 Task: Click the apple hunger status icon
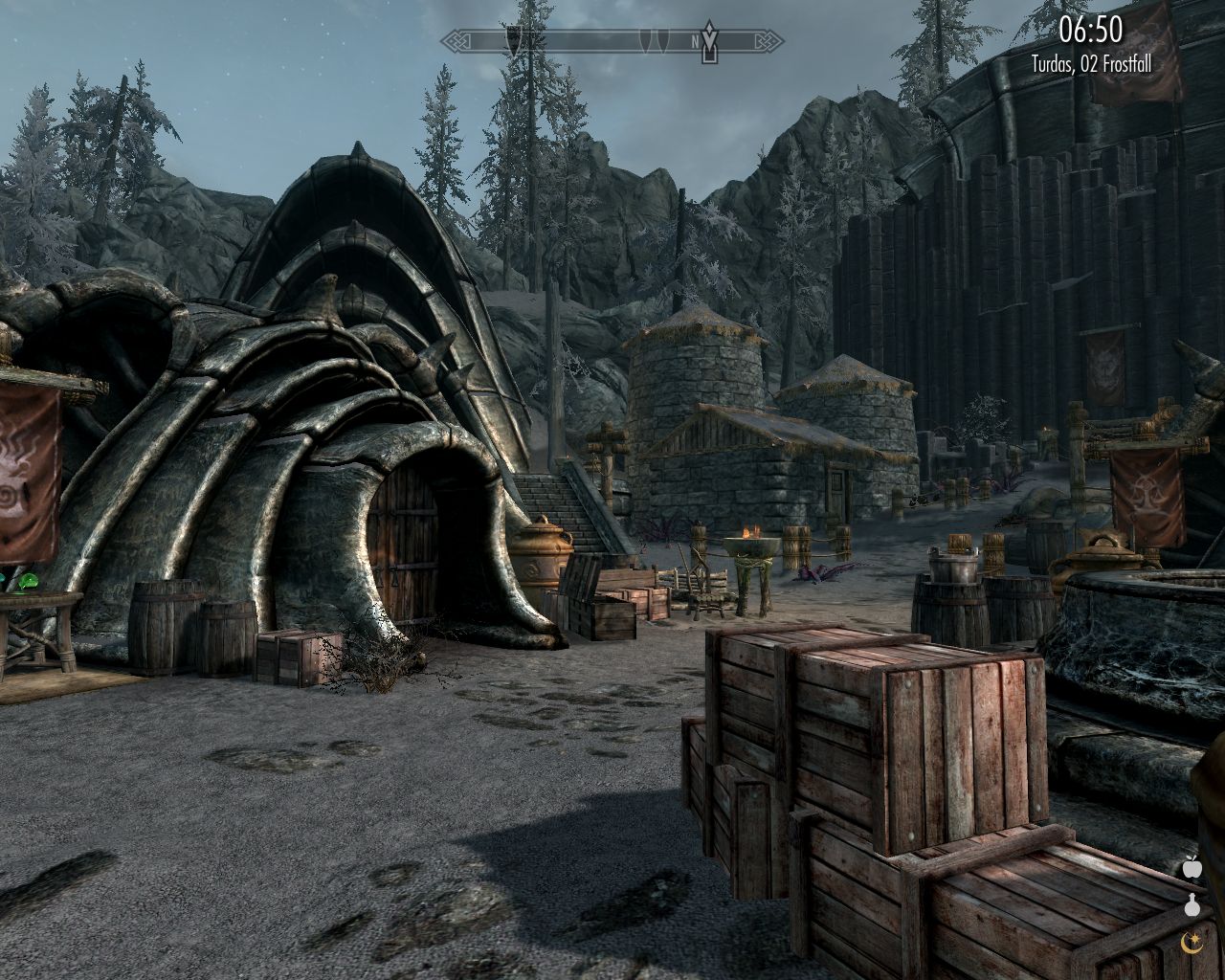(x=1192, y=868)
